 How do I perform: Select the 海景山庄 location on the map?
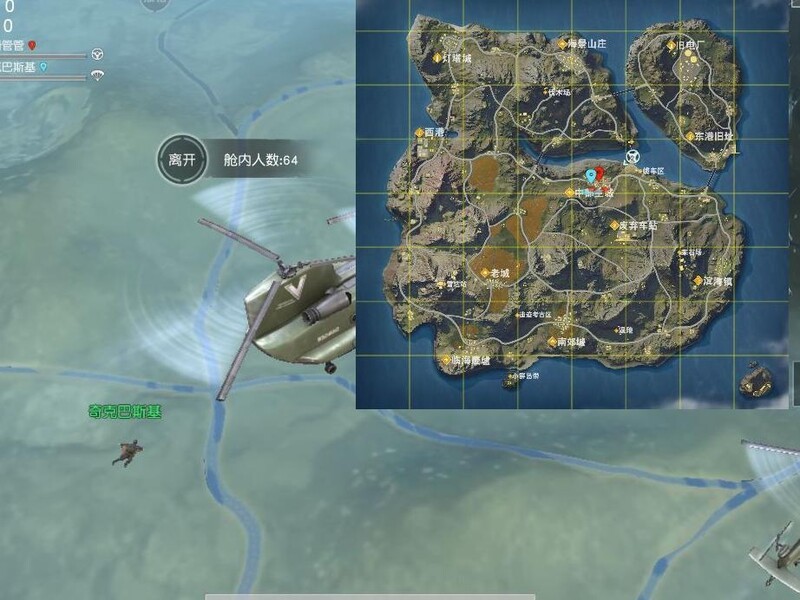(582, 44)
